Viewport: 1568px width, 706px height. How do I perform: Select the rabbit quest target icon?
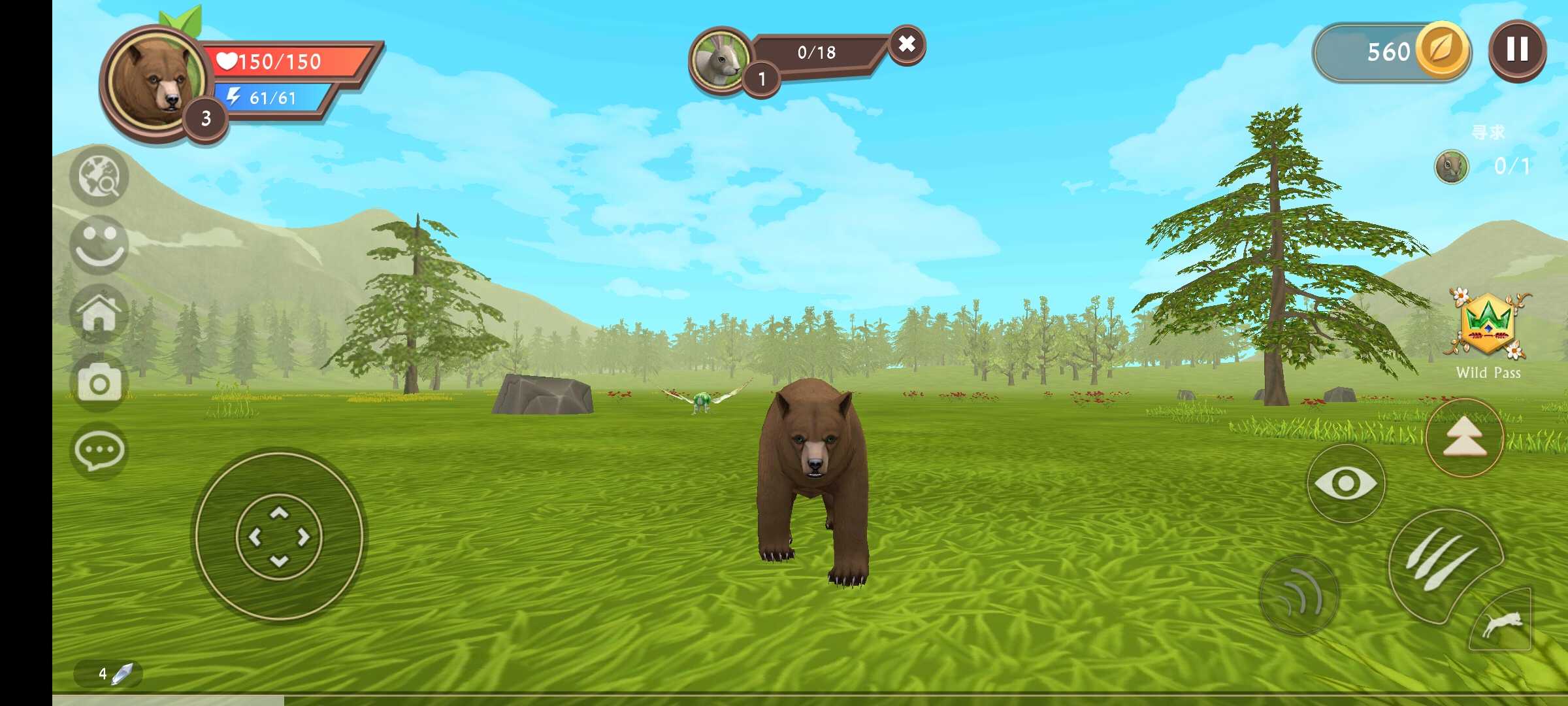720,59
